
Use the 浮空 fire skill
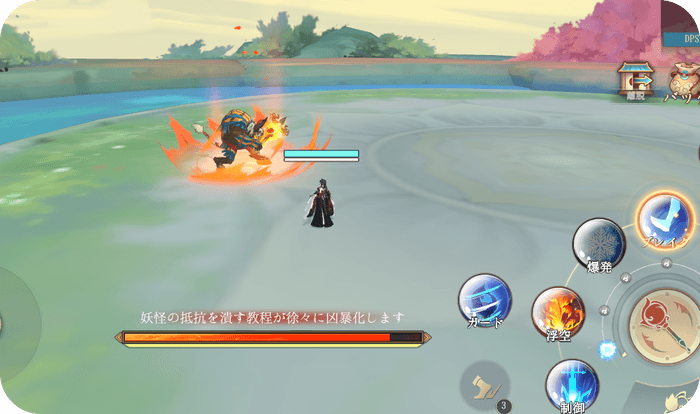click(x=557, y=313)
